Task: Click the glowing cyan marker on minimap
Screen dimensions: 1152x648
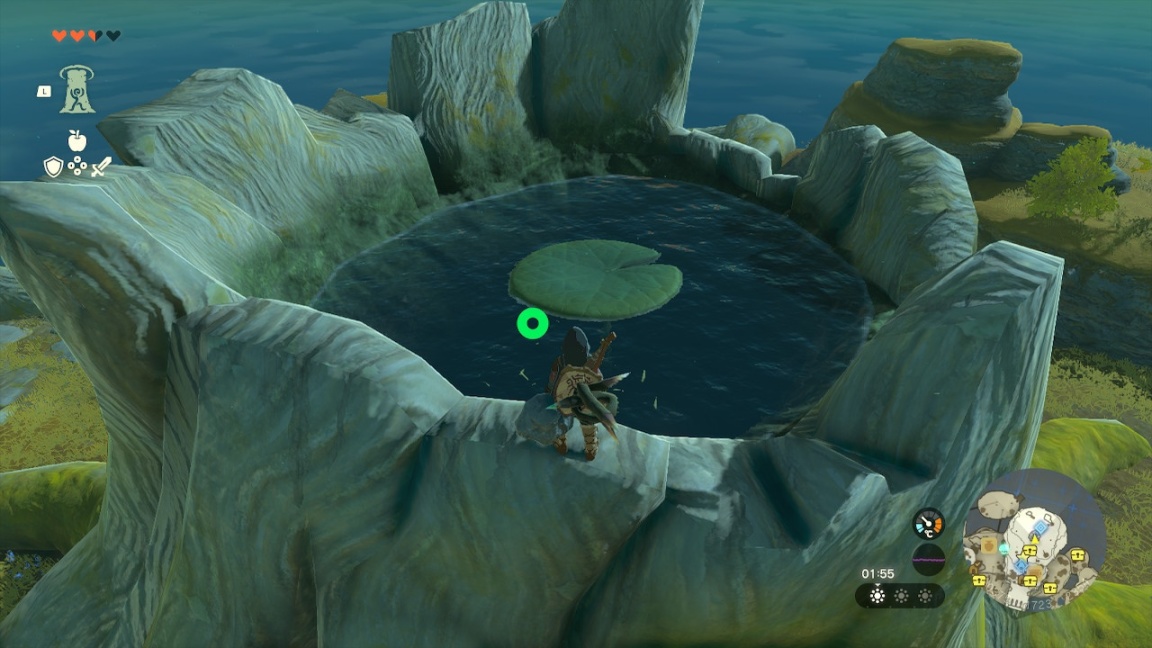Action: pyautogui.click(x=1004, y=549)
